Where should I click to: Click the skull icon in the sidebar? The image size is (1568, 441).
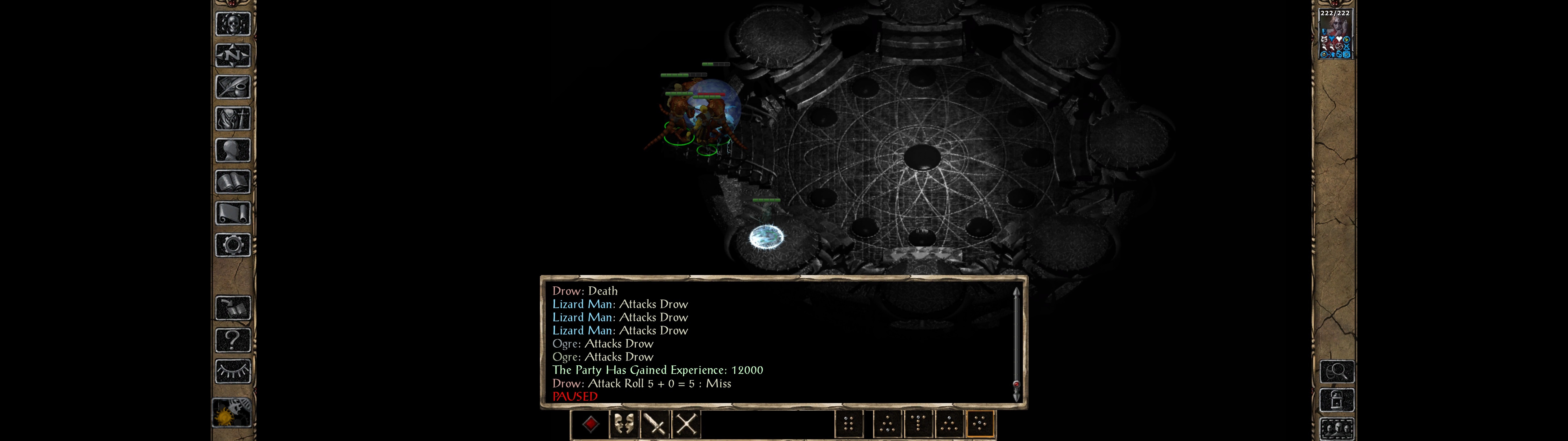tap(232, 24)
